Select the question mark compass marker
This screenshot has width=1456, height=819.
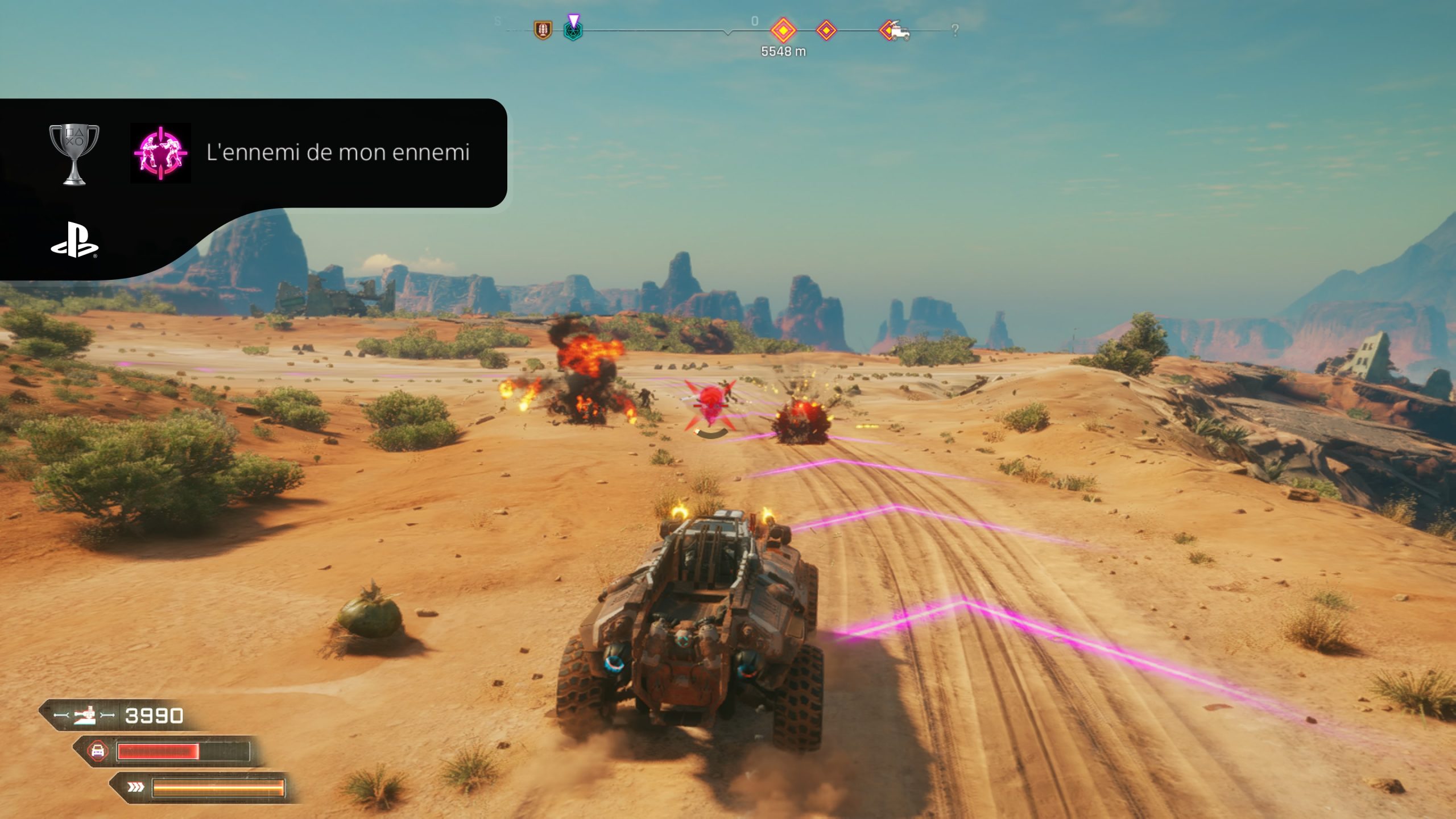(955, 31)
